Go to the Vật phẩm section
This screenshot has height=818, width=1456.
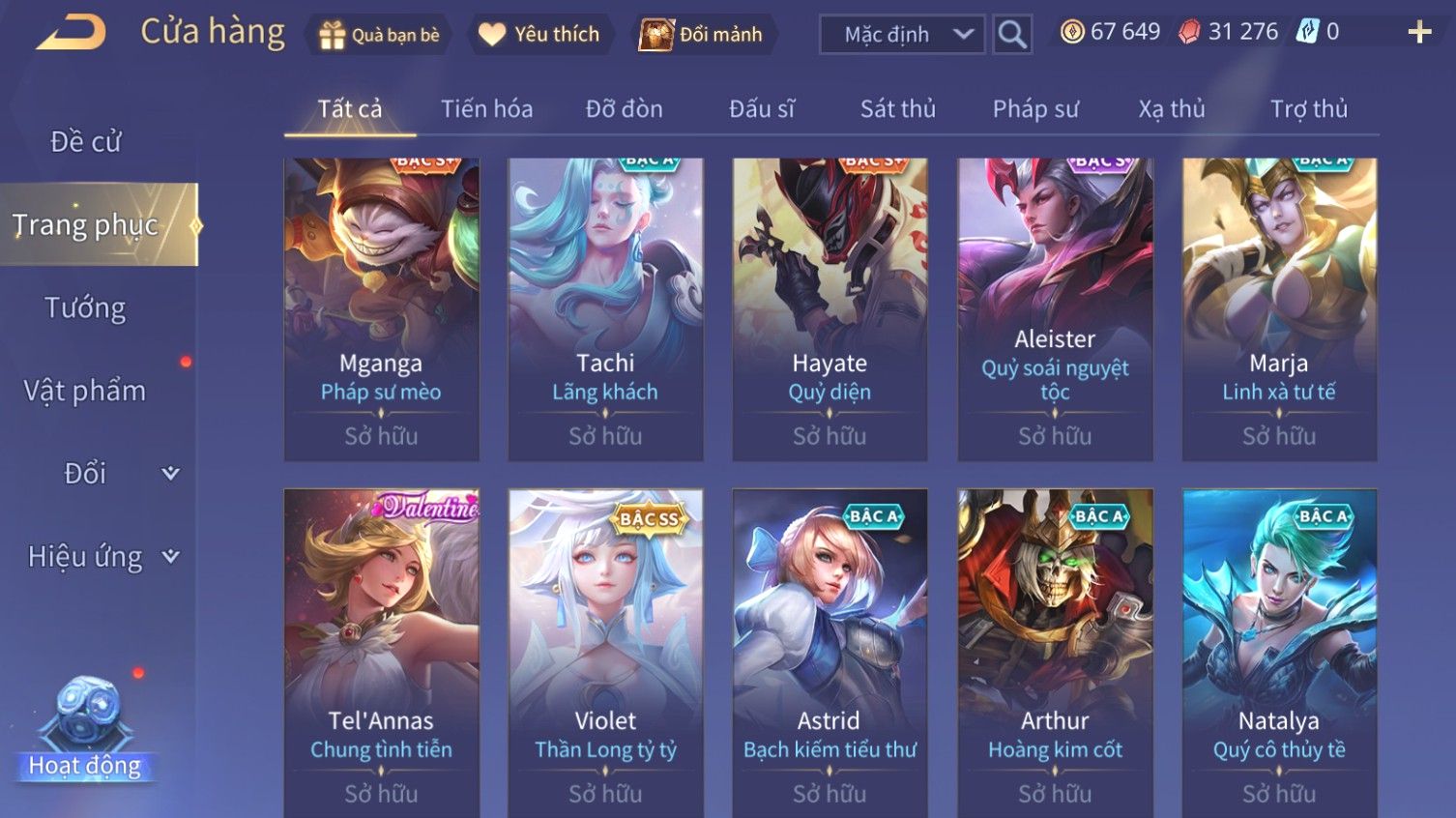point(86,391)
